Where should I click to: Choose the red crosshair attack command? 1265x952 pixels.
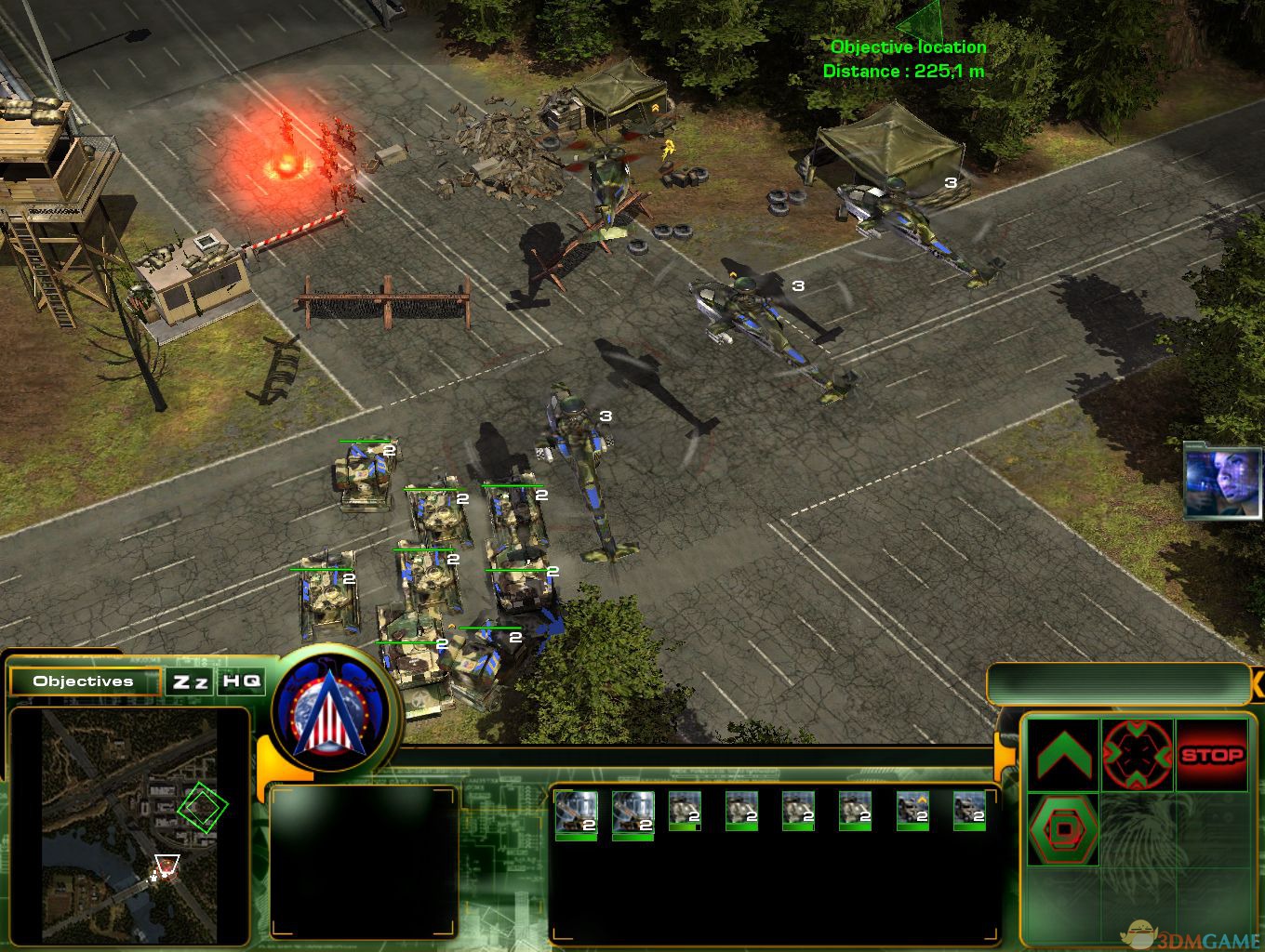(x=1137, y=755)
